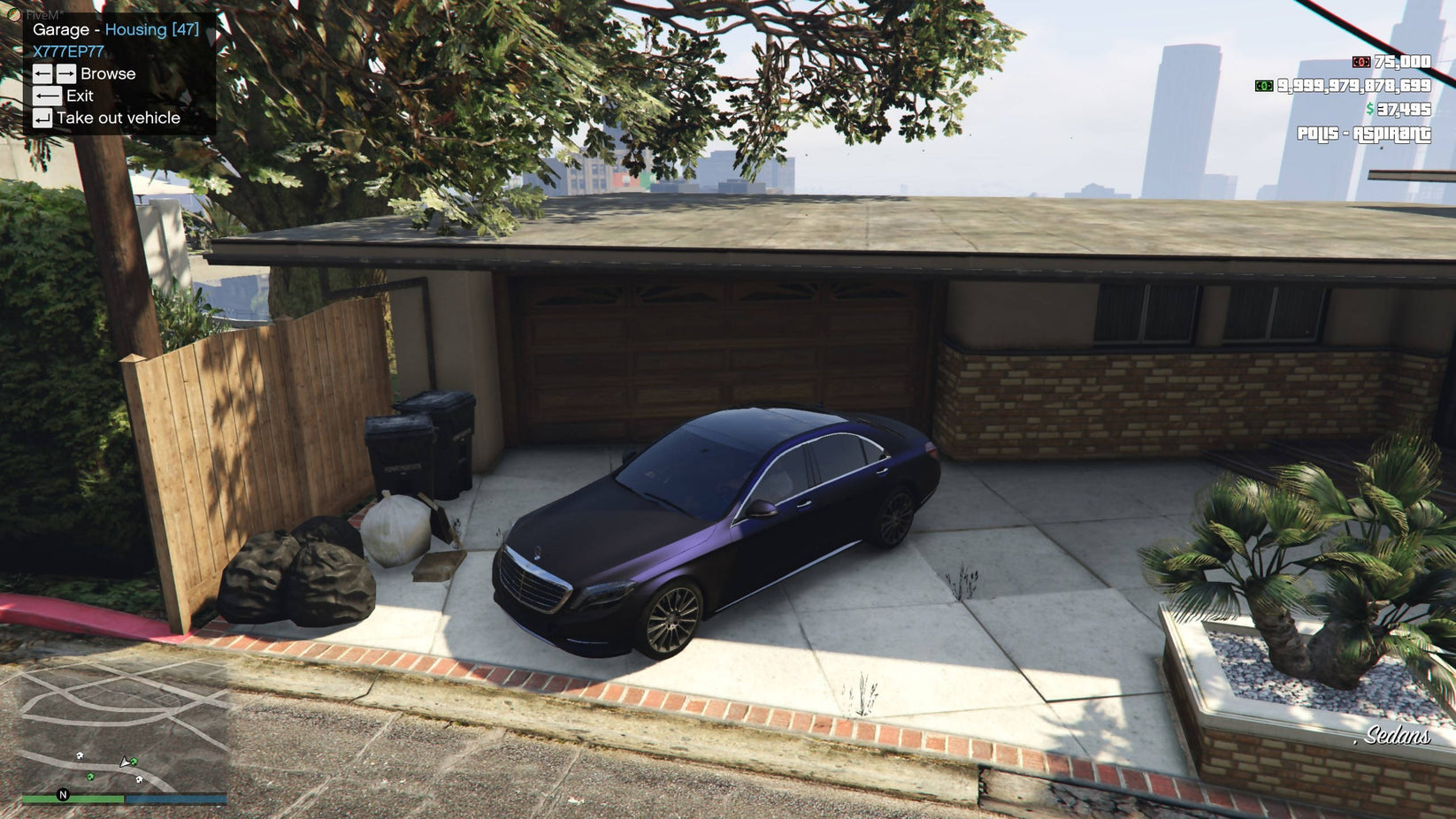The height and width of the screenshot is (819, 1456).
Task: Click the Enter key icon beside Take out vehicle
Action: point(41,118)
